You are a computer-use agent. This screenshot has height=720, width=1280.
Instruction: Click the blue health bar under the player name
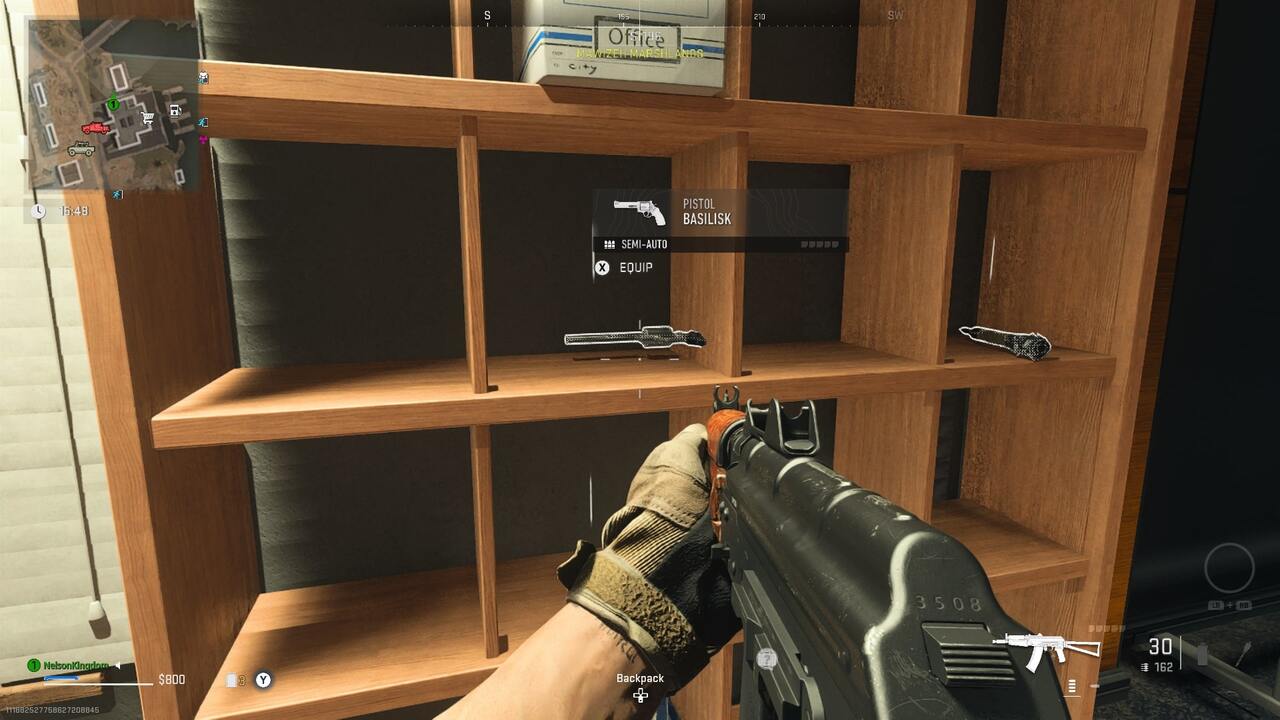point(61,679)
